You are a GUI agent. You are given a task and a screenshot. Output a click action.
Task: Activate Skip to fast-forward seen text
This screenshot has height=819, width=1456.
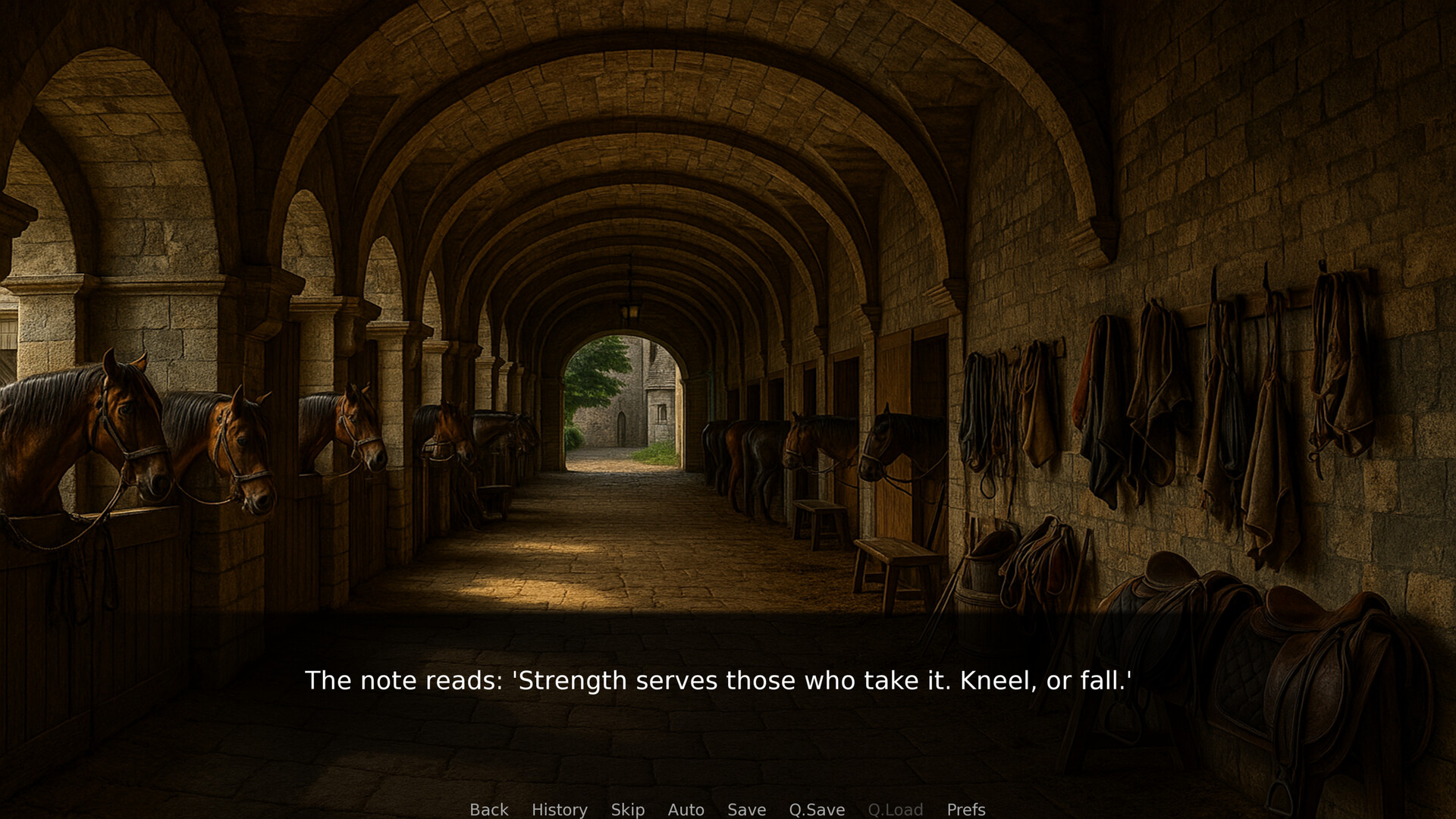click(627, 809)
